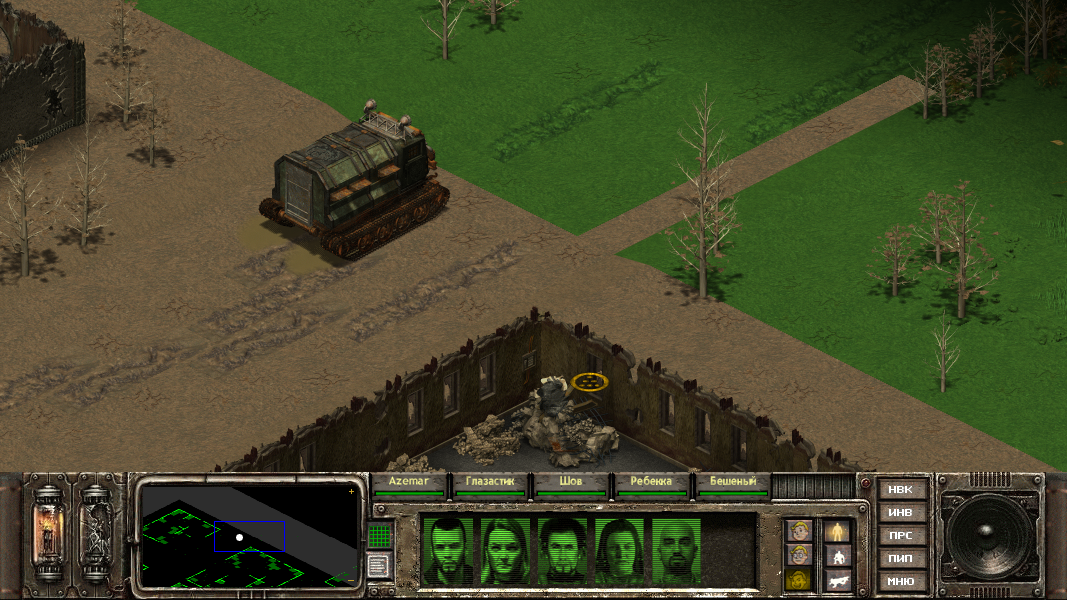Set stance to standing figure icon

(837, 531)
